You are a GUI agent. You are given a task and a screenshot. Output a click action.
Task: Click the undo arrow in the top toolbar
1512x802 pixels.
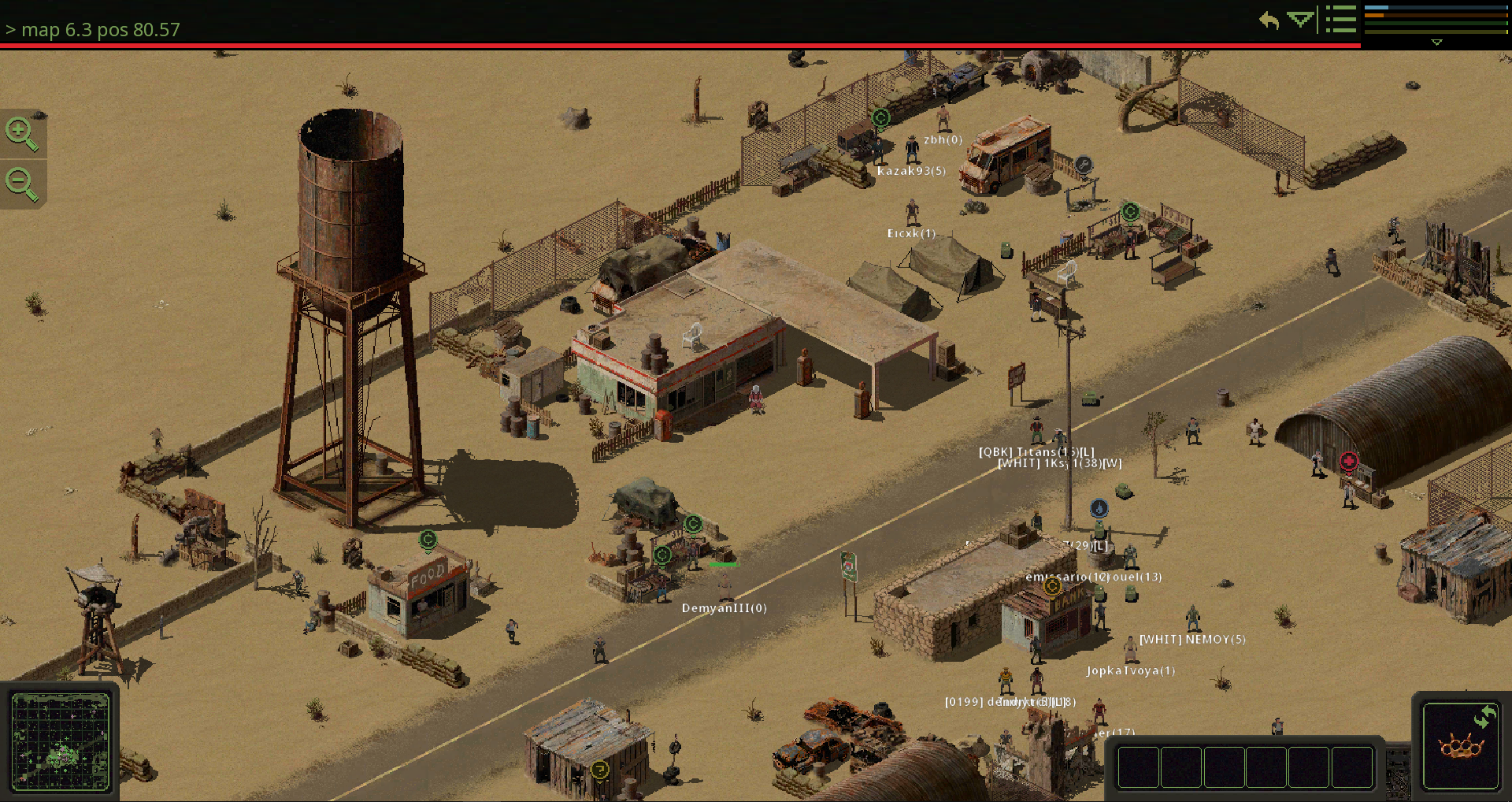pyautogui.click(x=1268, y=20)
